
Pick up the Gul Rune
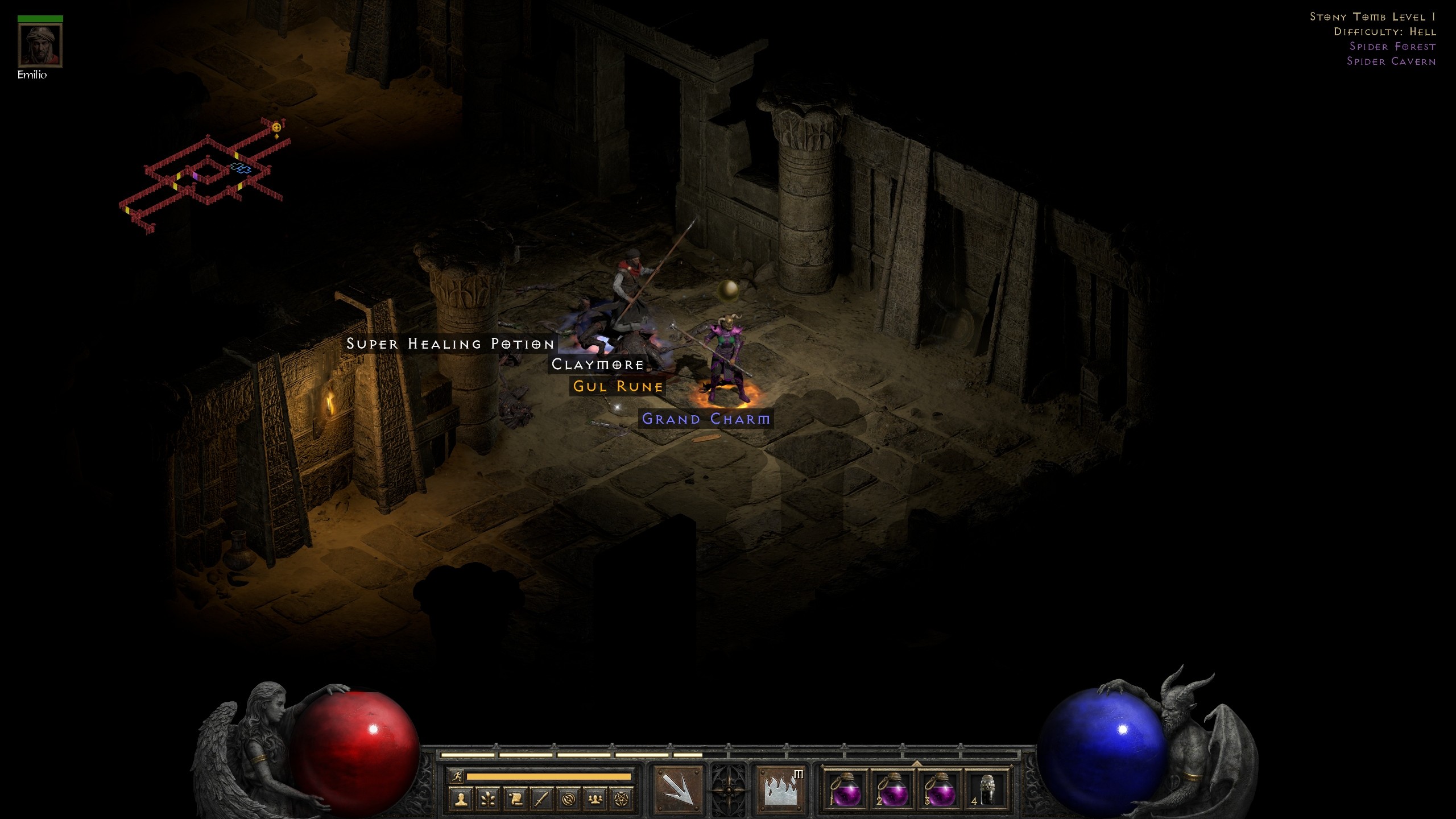(x=617, y=386)
